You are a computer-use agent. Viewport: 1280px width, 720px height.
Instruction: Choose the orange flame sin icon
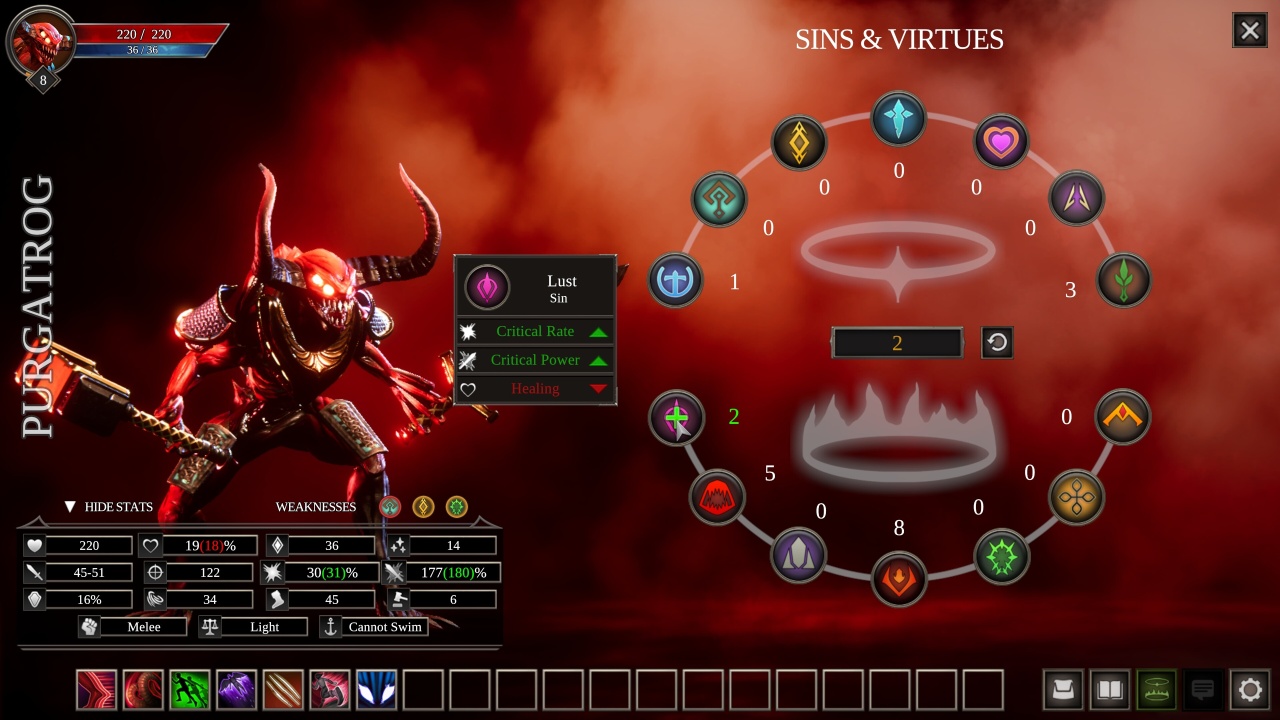tap(899, 579)
